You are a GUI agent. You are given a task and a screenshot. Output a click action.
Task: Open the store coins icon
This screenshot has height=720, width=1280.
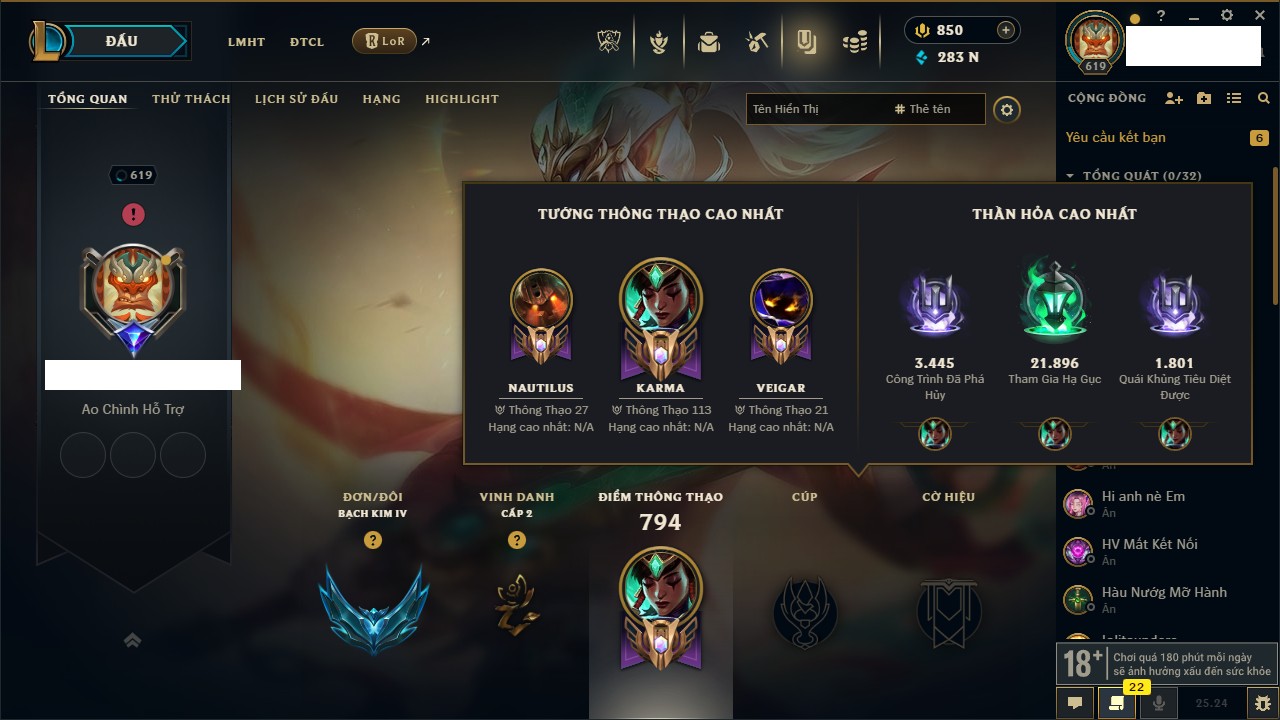[x=854, y=42]
